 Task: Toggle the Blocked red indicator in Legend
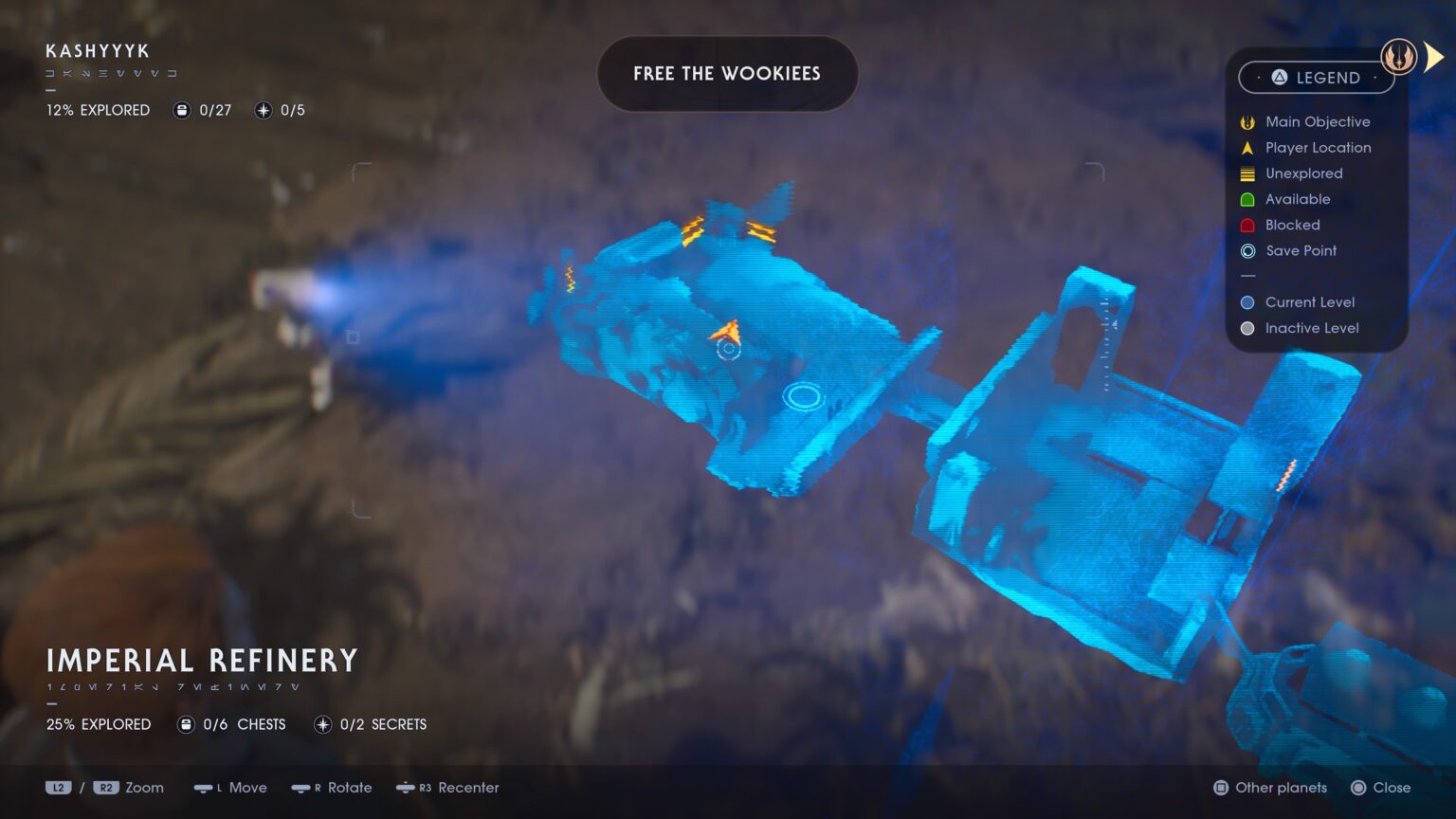tap(1247, 225)
